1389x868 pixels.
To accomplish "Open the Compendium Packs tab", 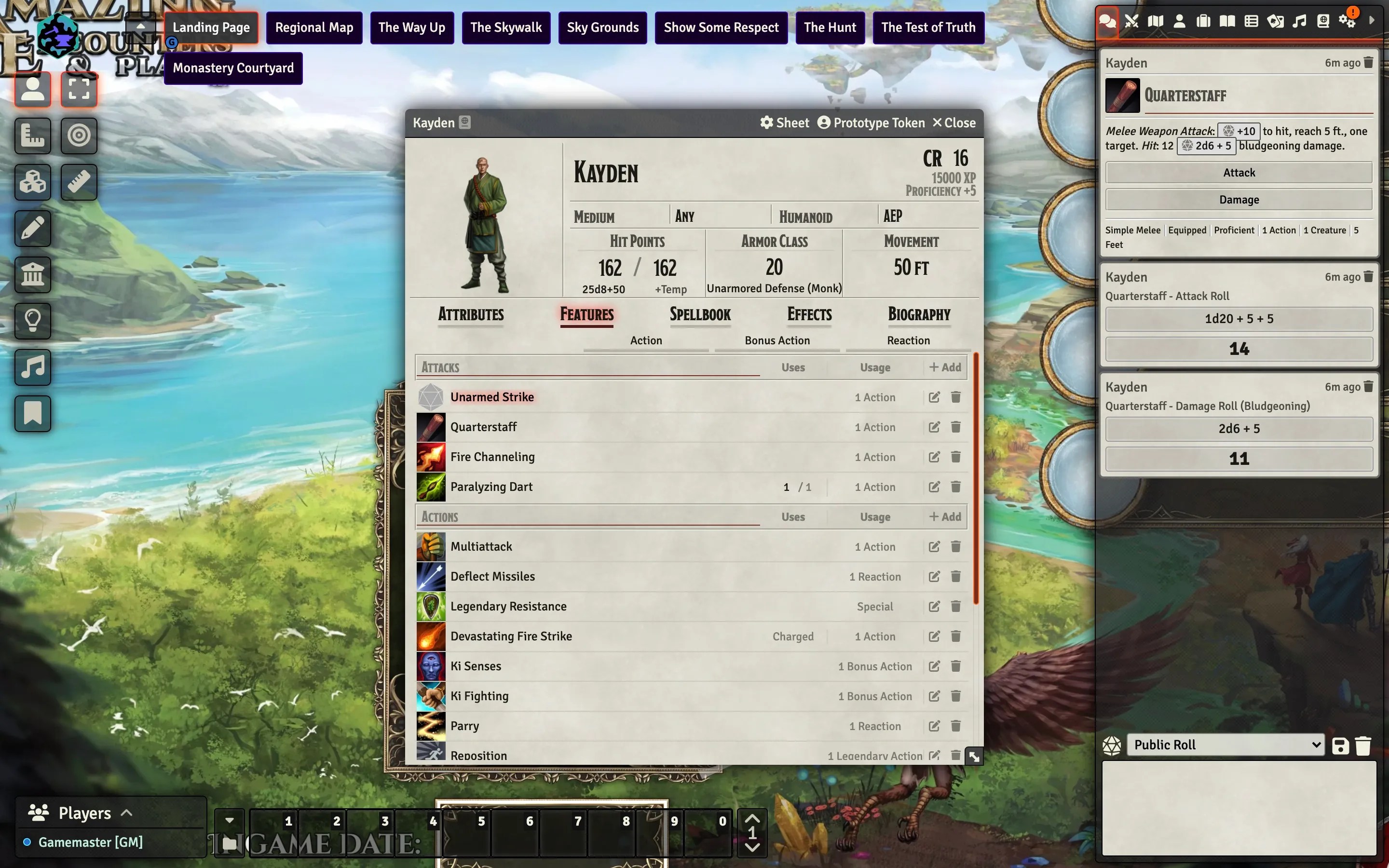I will point(1323,20).
